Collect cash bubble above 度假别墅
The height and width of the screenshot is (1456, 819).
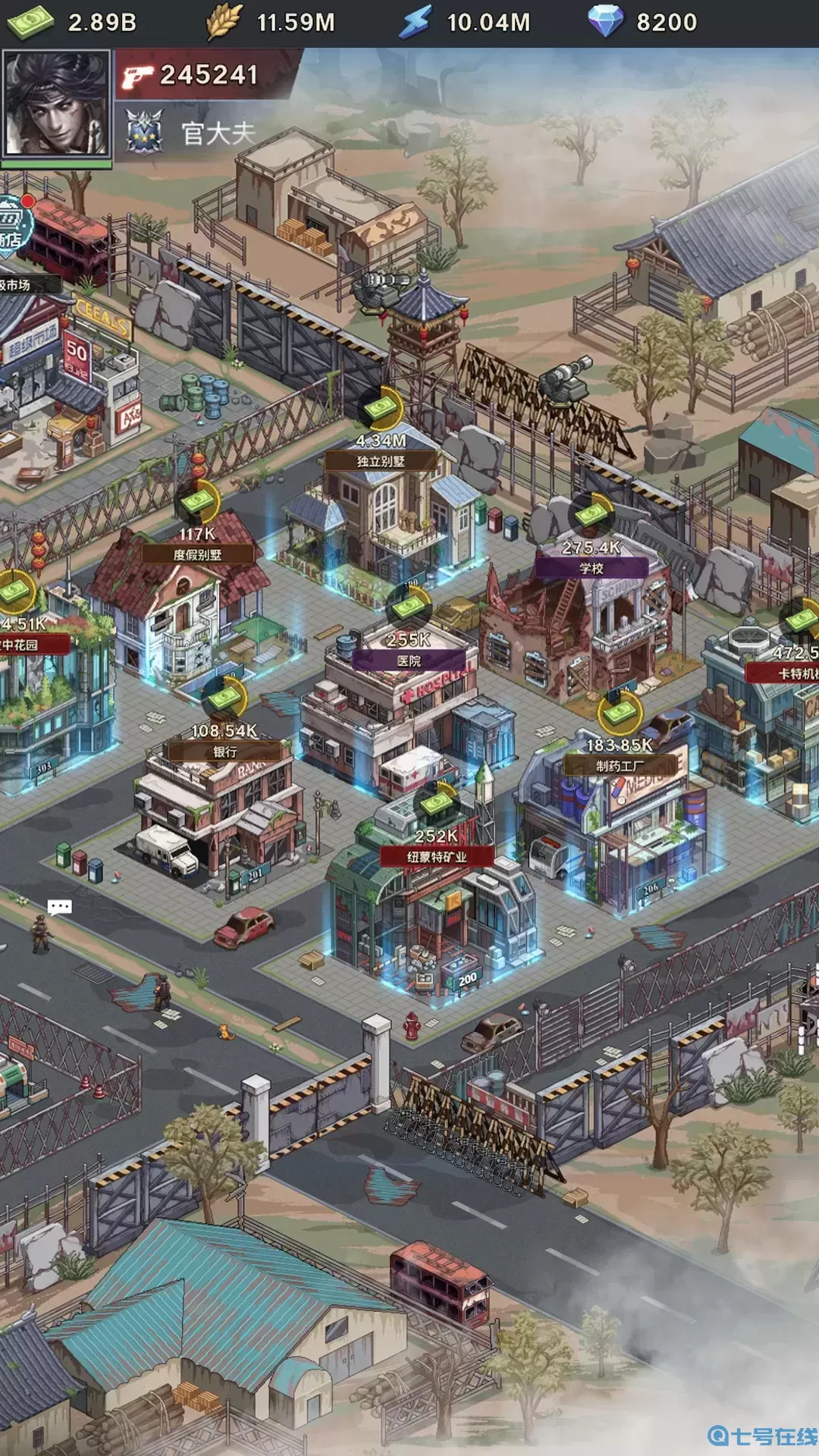pos(199,501)
